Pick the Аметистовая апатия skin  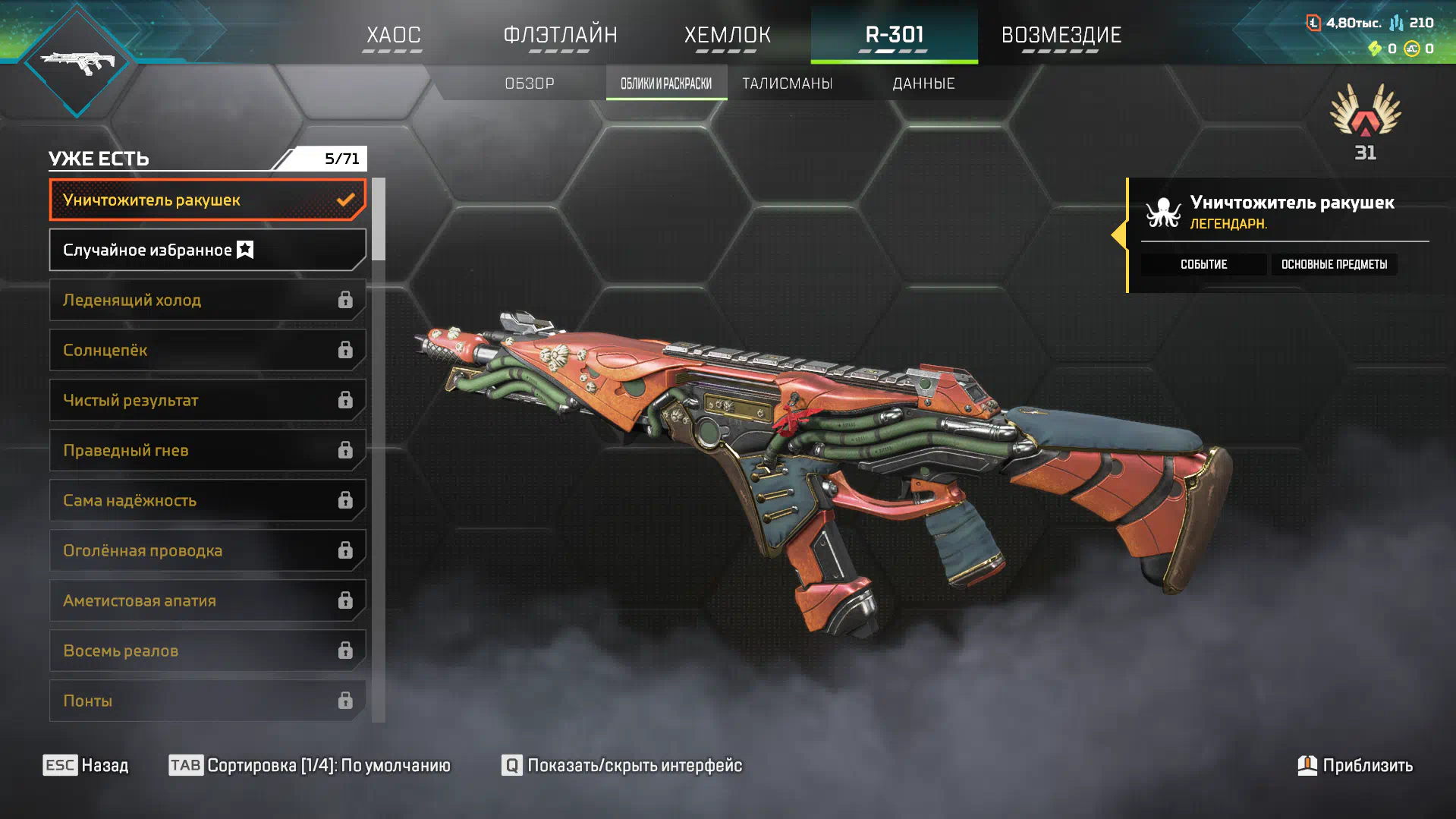pyautogui.click(x=207, y=601)
